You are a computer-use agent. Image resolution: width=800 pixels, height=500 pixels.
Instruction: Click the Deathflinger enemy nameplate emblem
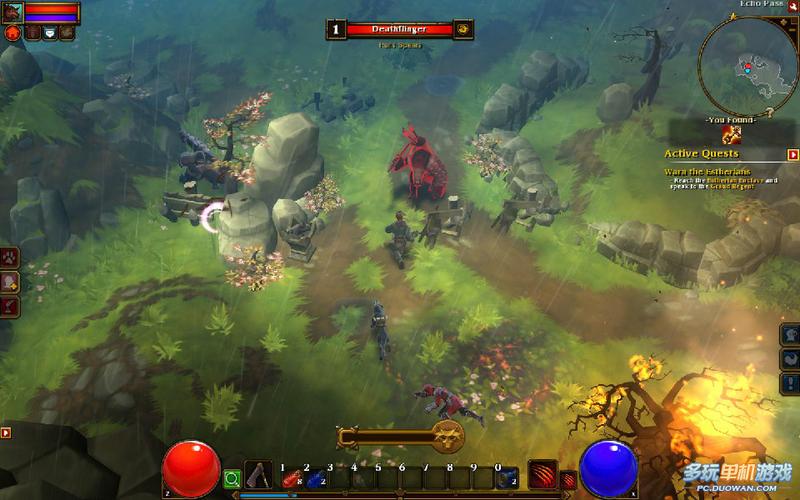click(x=463, y=29)
